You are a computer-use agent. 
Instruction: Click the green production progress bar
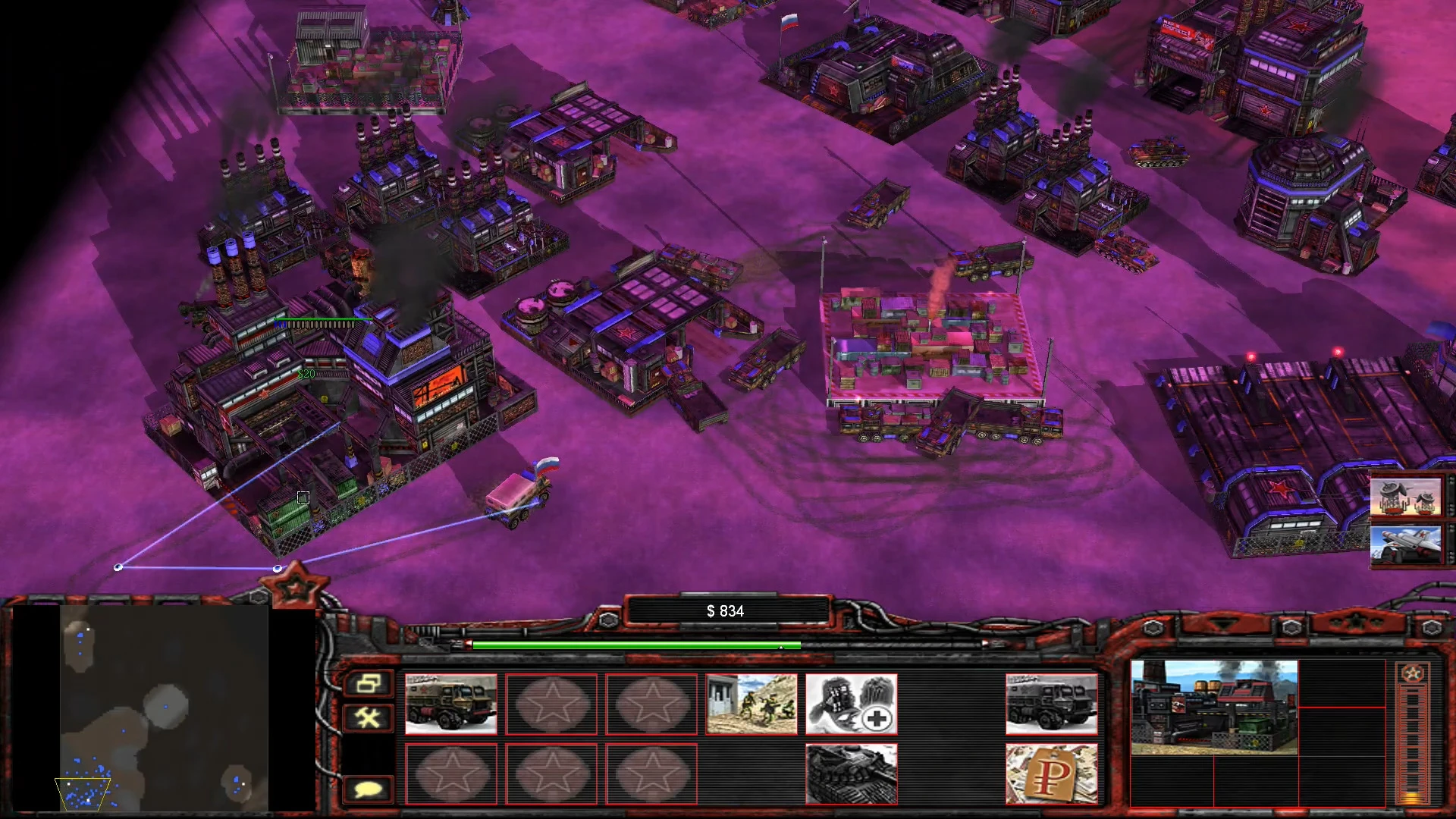[637, 646]
